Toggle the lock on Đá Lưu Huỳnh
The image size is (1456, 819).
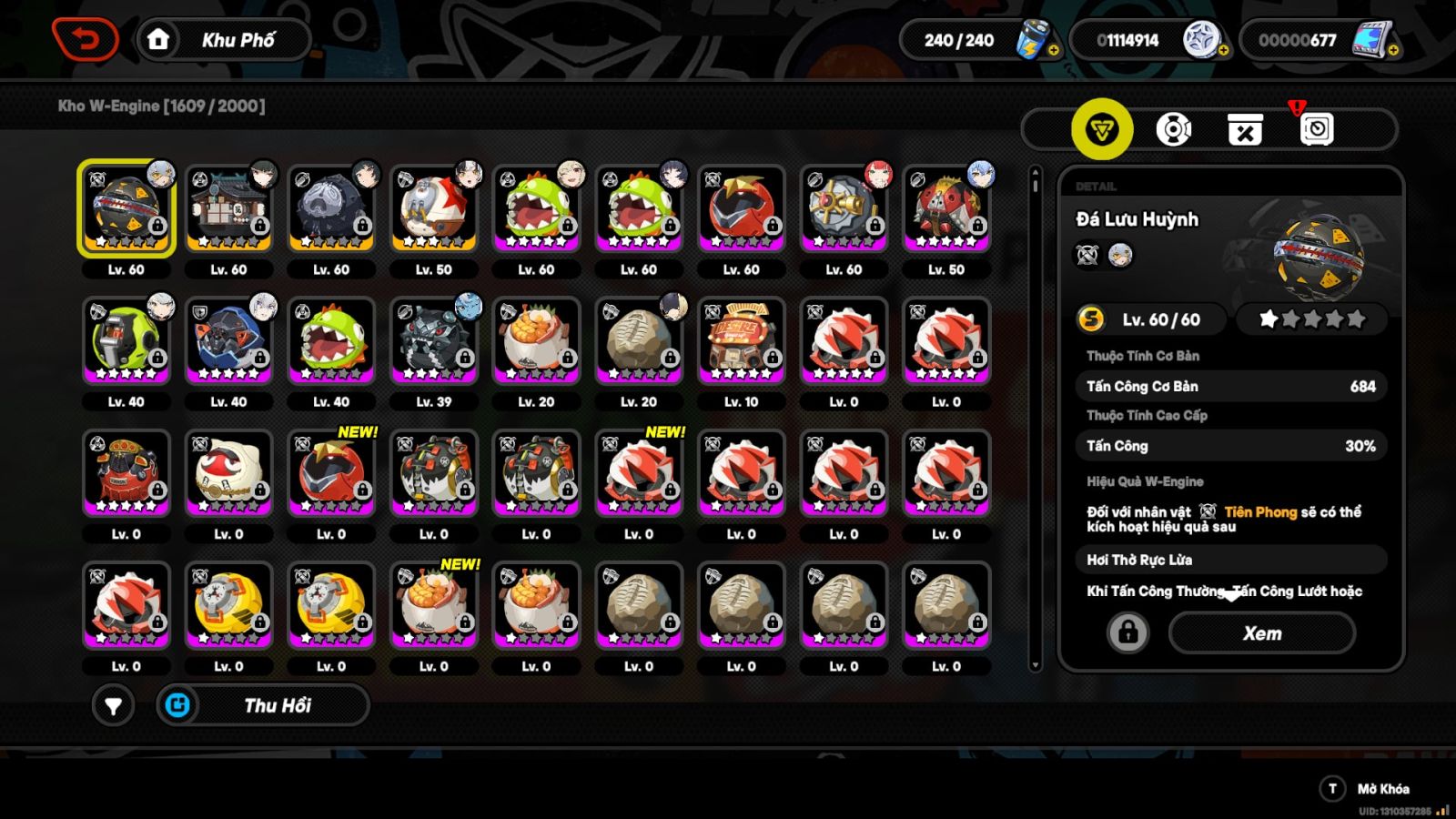pyautogui.click(x=1128, y=632)
